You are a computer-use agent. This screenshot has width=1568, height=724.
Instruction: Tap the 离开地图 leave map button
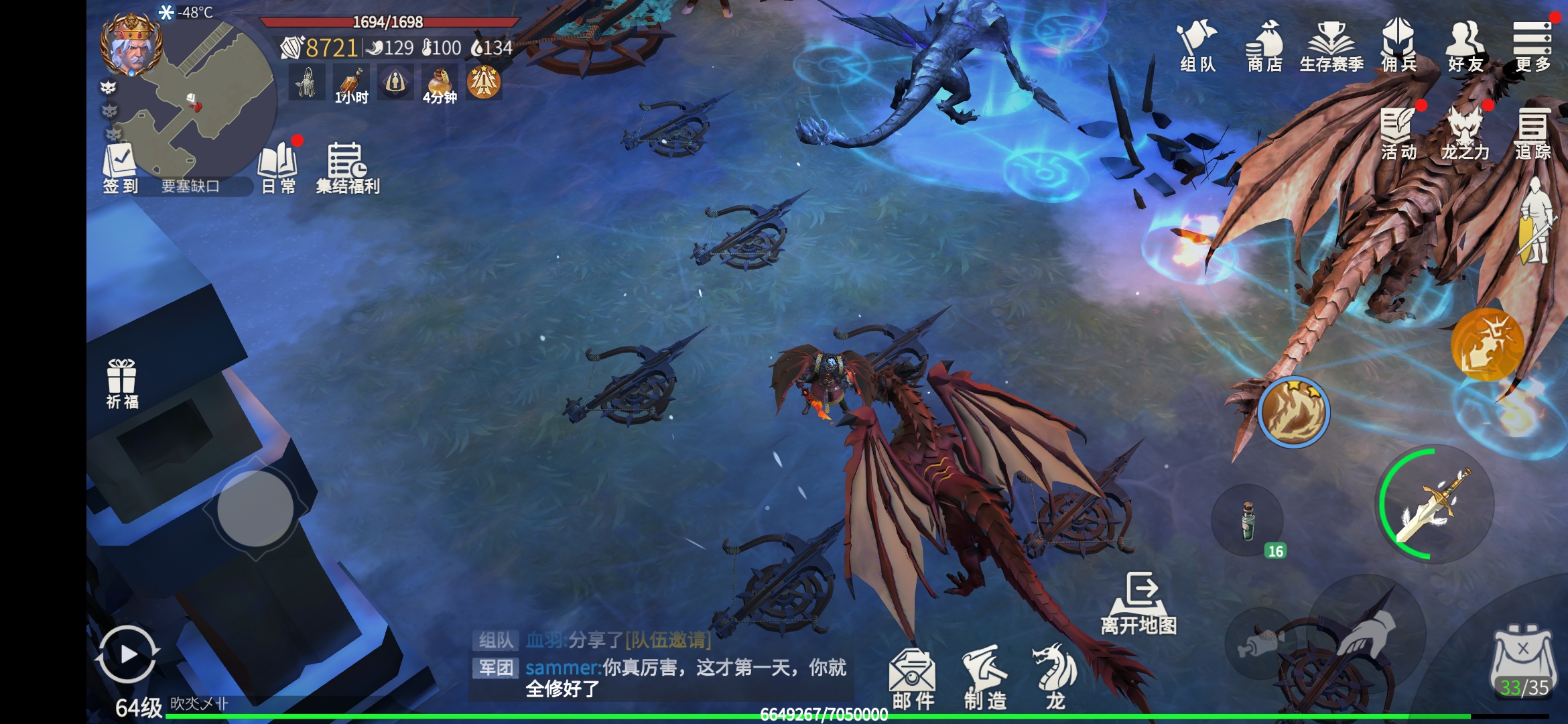(1139, 603)
